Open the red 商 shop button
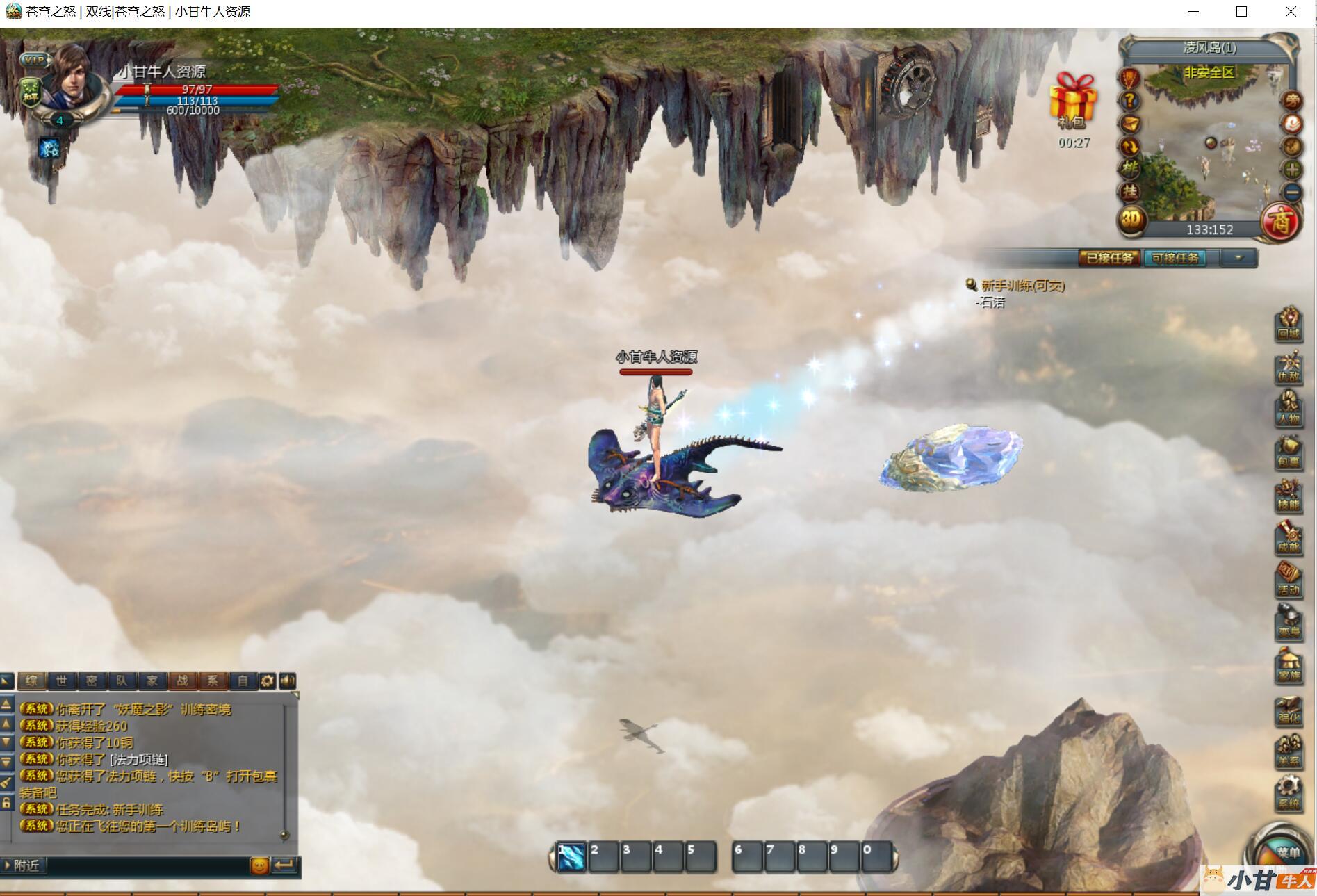 coord(1280,222)
